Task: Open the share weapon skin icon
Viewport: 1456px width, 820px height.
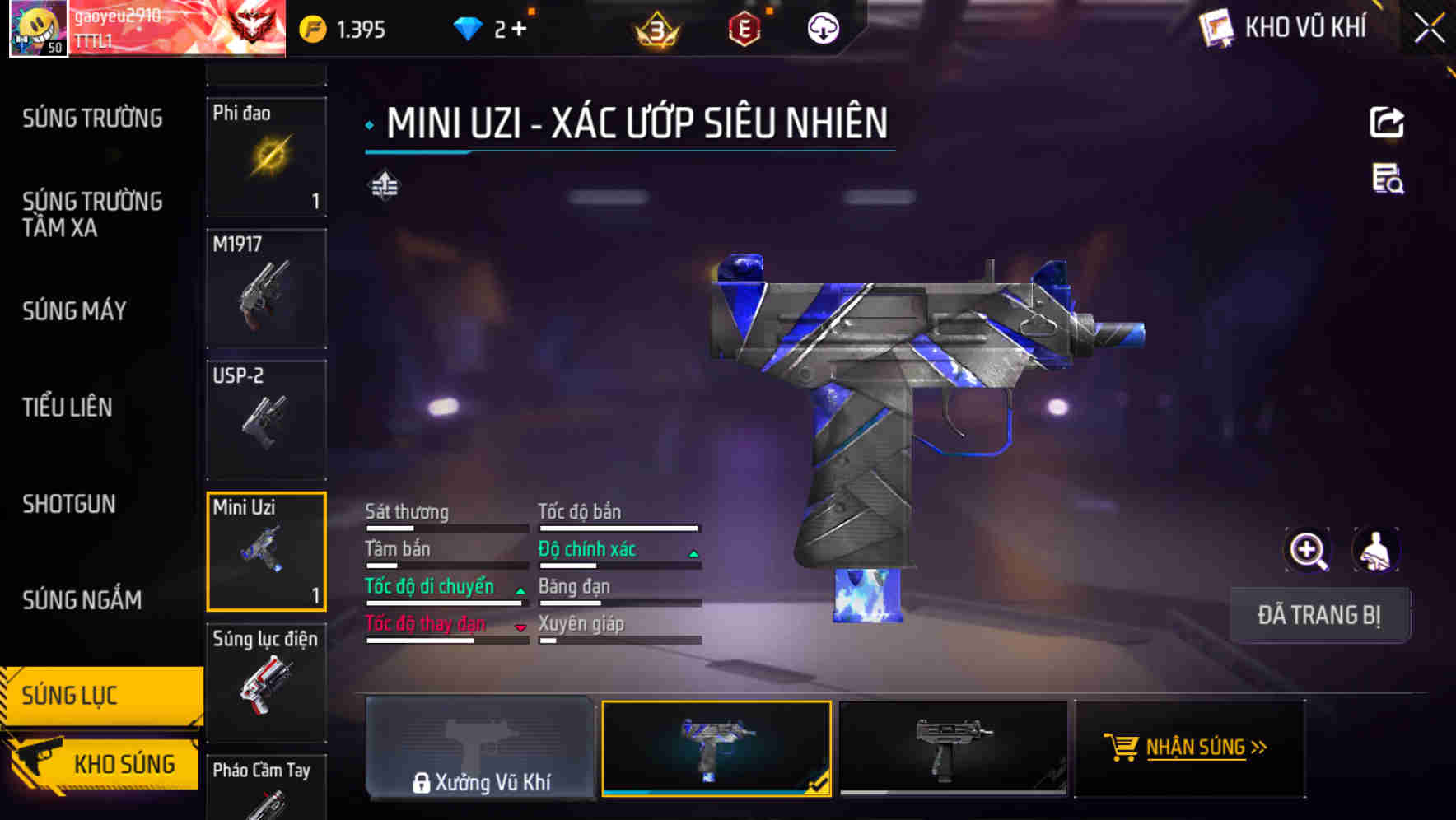Action: [1388, 122]
